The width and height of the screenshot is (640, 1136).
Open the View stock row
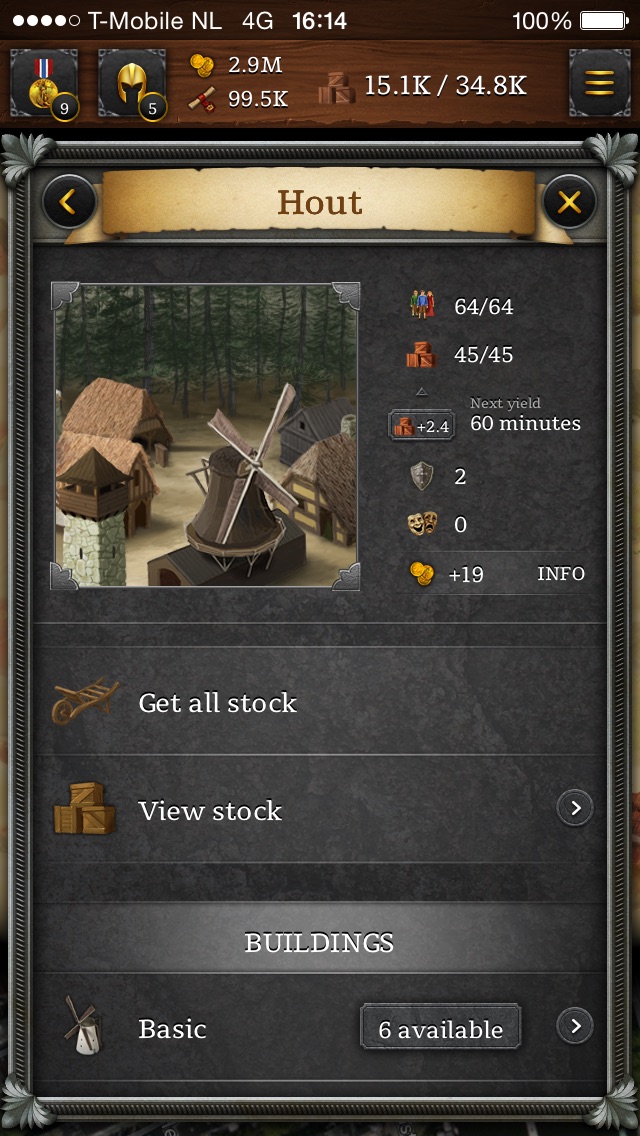[x=320, y=810]
